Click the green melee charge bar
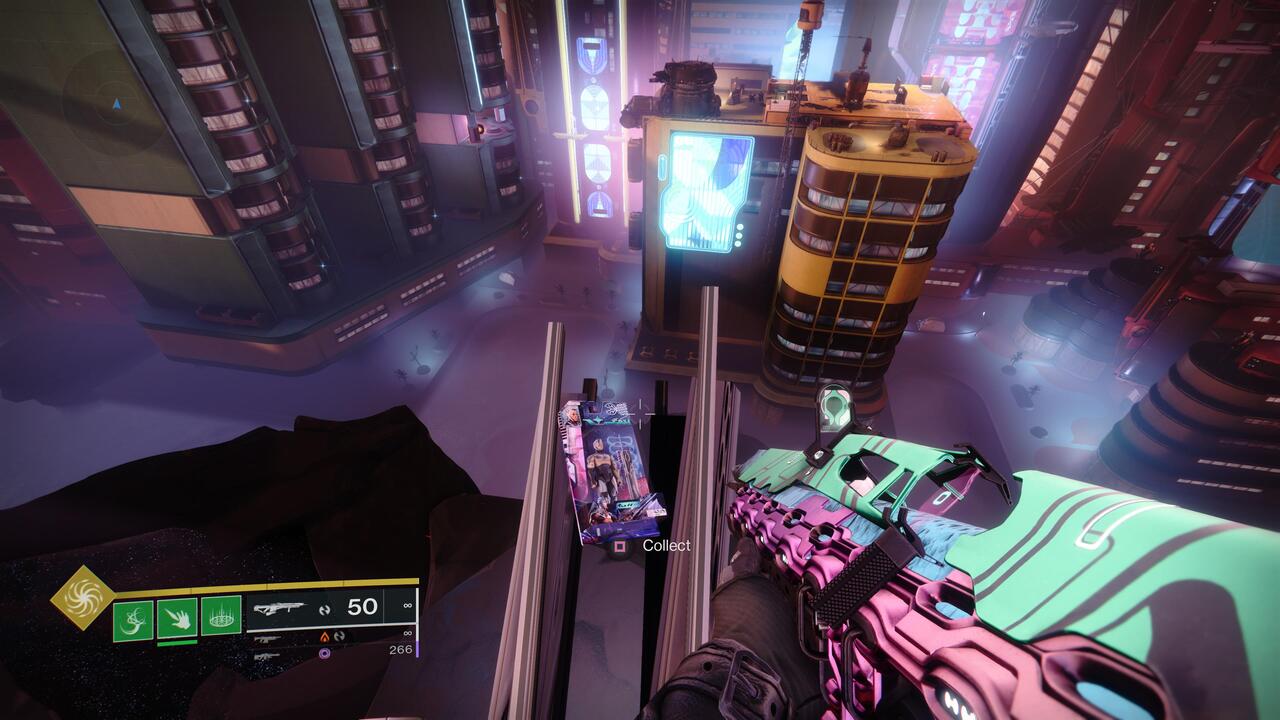 pos(178,643)
